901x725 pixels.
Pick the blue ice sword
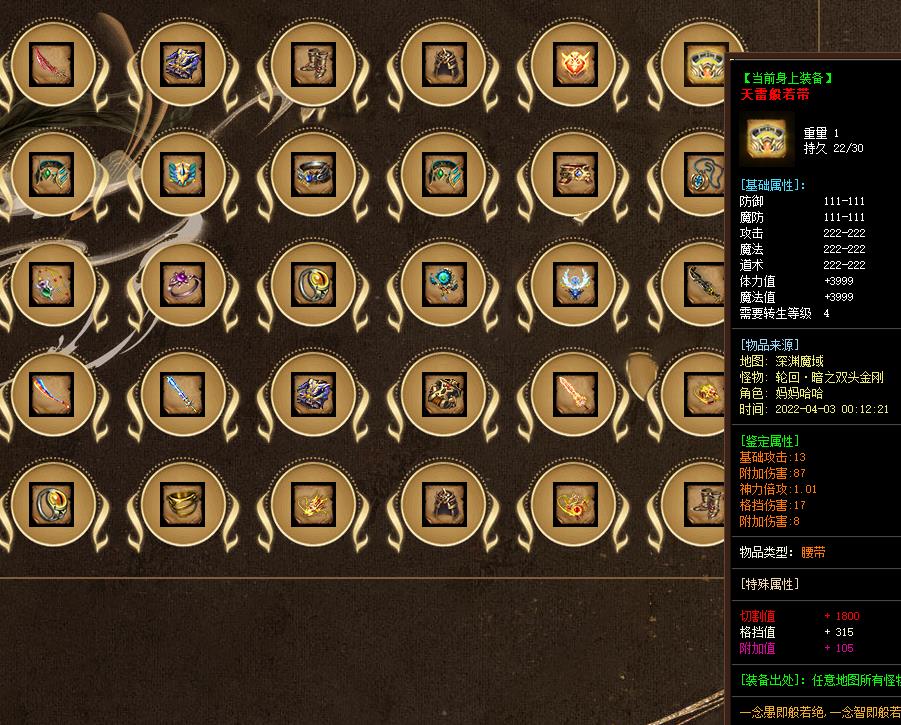pos(182,392)
